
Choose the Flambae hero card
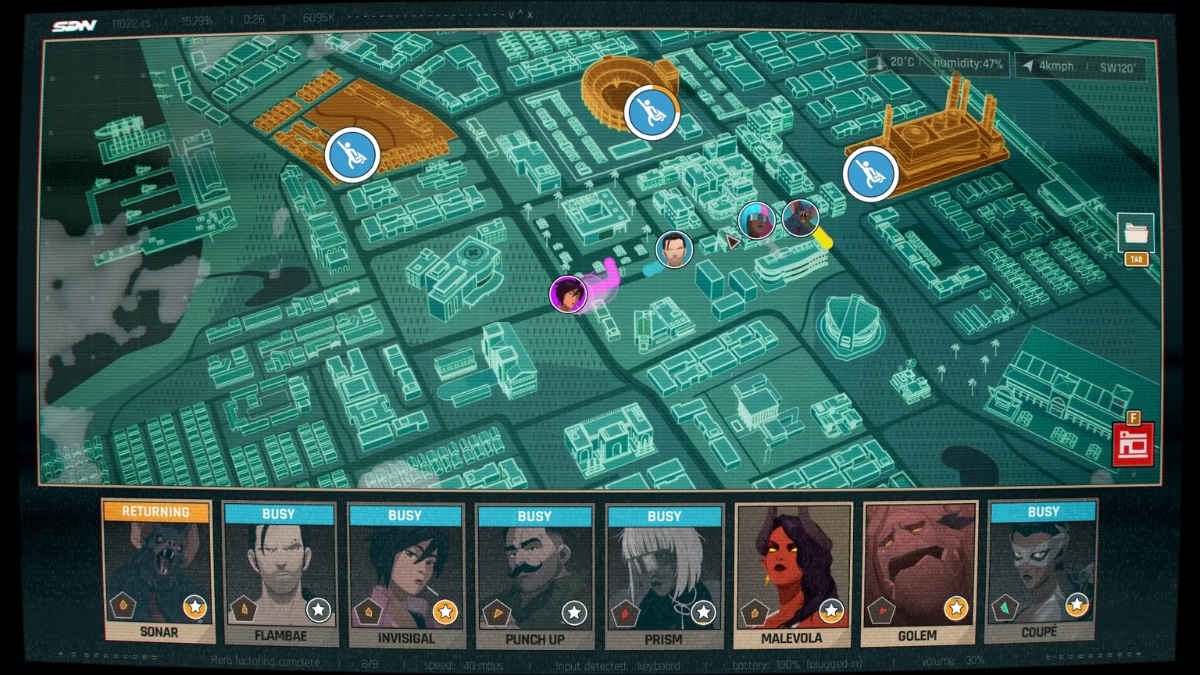pos(279,573)
